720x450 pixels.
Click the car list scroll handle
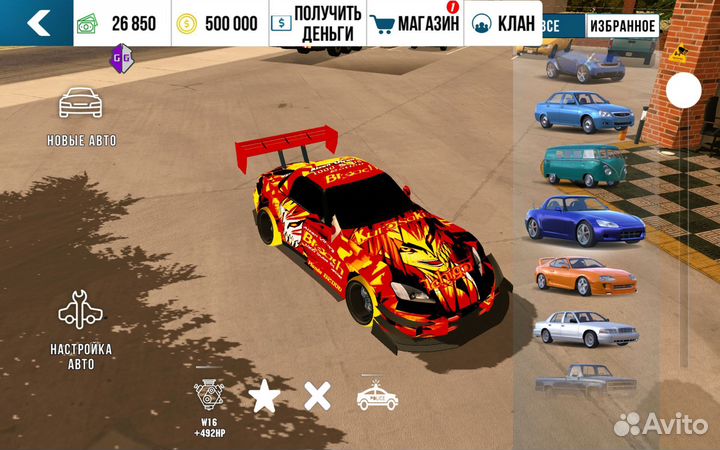click(684, 91)
